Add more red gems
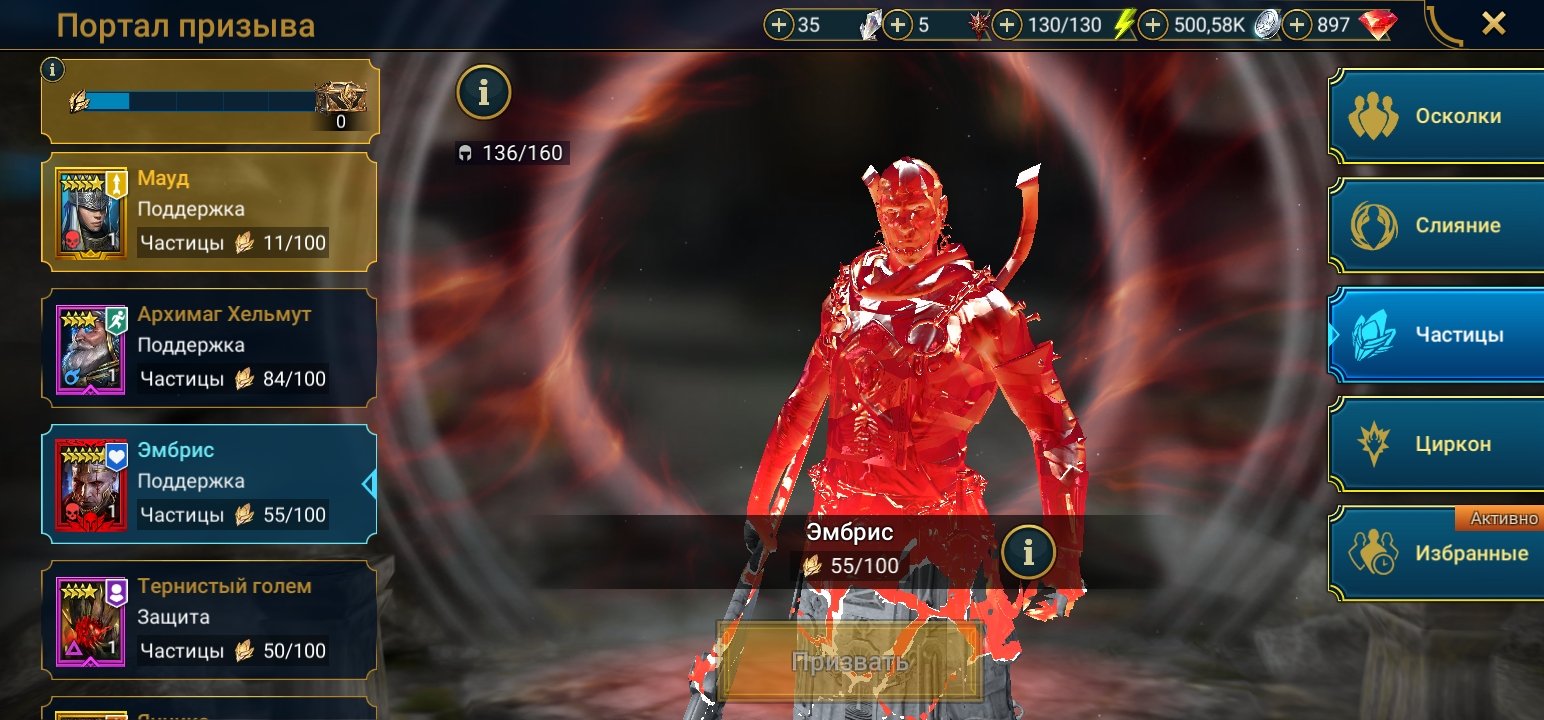Viewport: 1544px width, 720px height. [x=1297, y=25]
